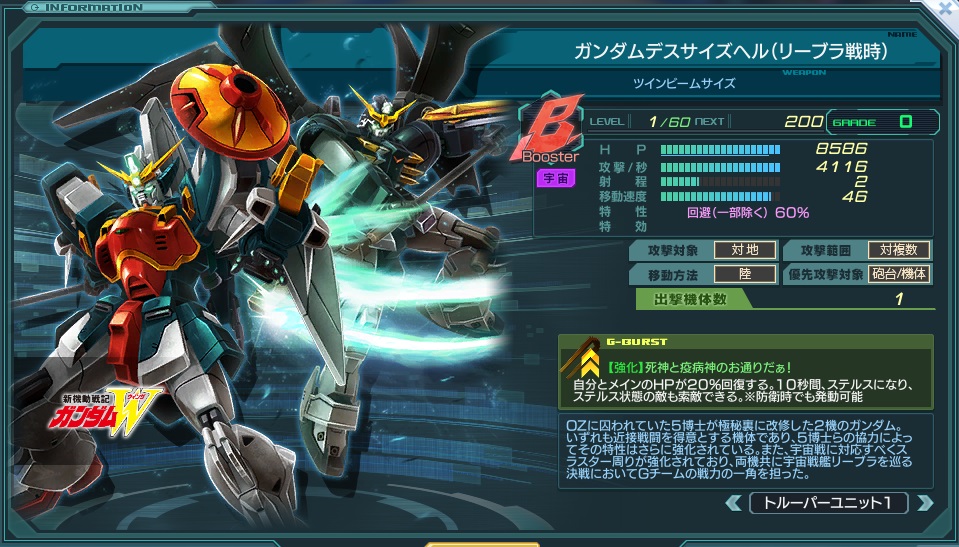Go to the previous trooper unit arrow
The width and height of the screenshot is (959, 547).
coord(735,503)
